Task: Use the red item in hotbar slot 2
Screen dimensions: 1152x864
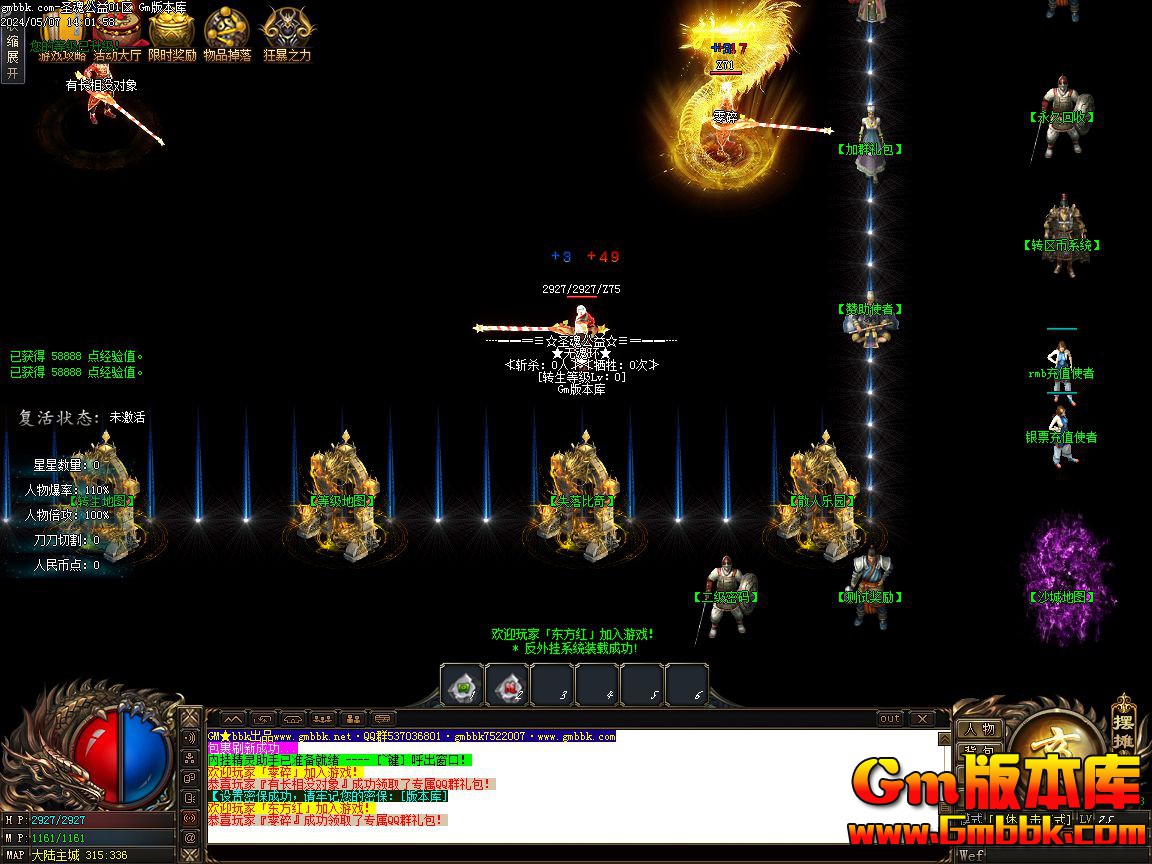Action: coord(508,686)
